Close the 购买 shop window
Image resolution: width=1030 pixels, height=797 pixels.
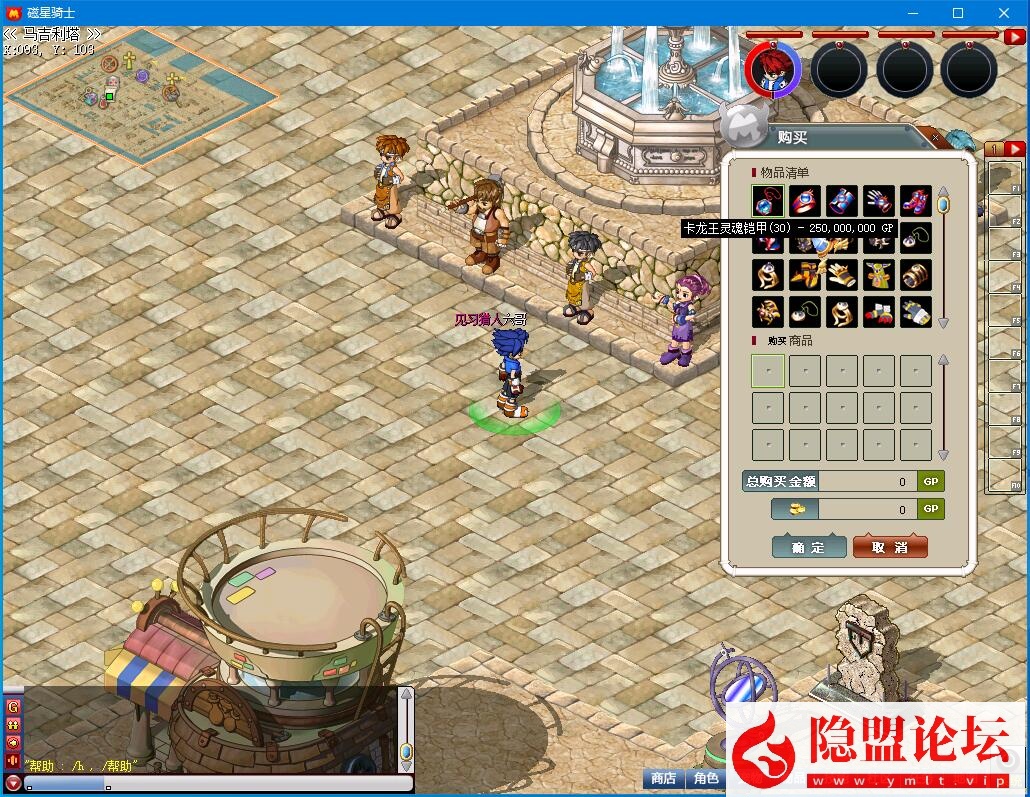936,136
